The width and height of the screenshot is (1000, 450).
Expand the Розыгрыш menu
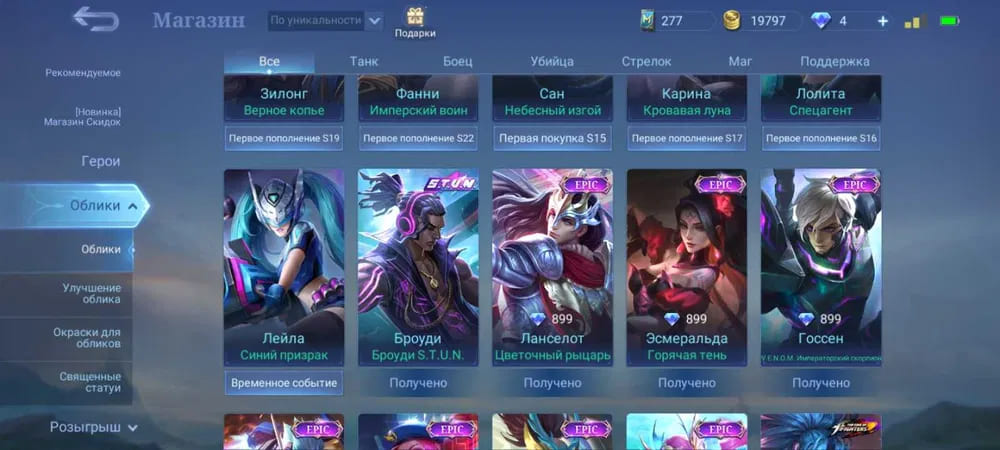tap(94, 427)
